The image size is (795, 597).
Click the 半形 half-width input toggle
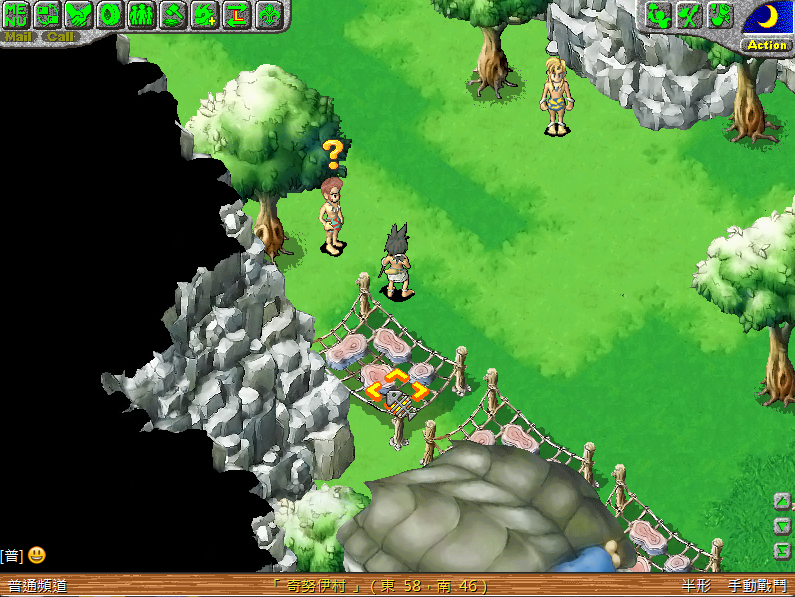point(697,586)
